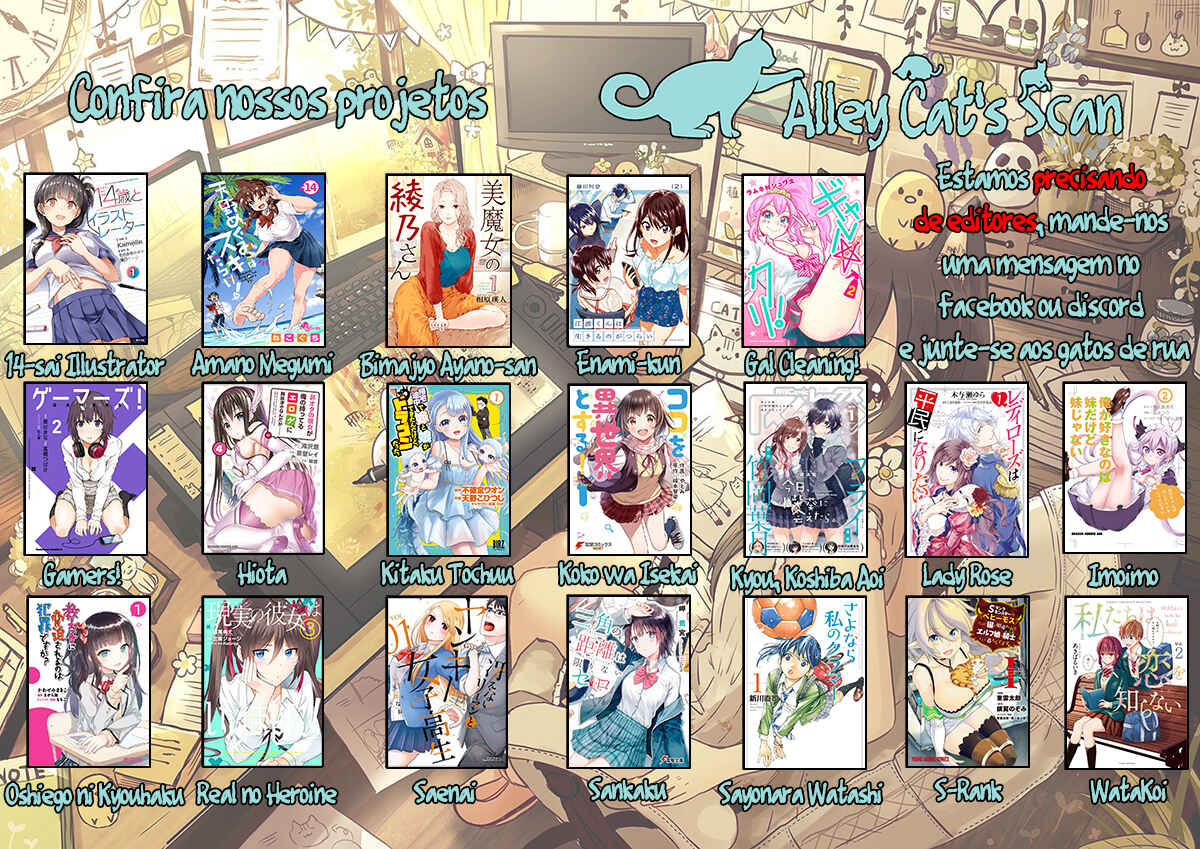Open the Oshiego ni Kyouhaku cover
1200x849 pixels.
pyautogui.click(x=88, y=682)
